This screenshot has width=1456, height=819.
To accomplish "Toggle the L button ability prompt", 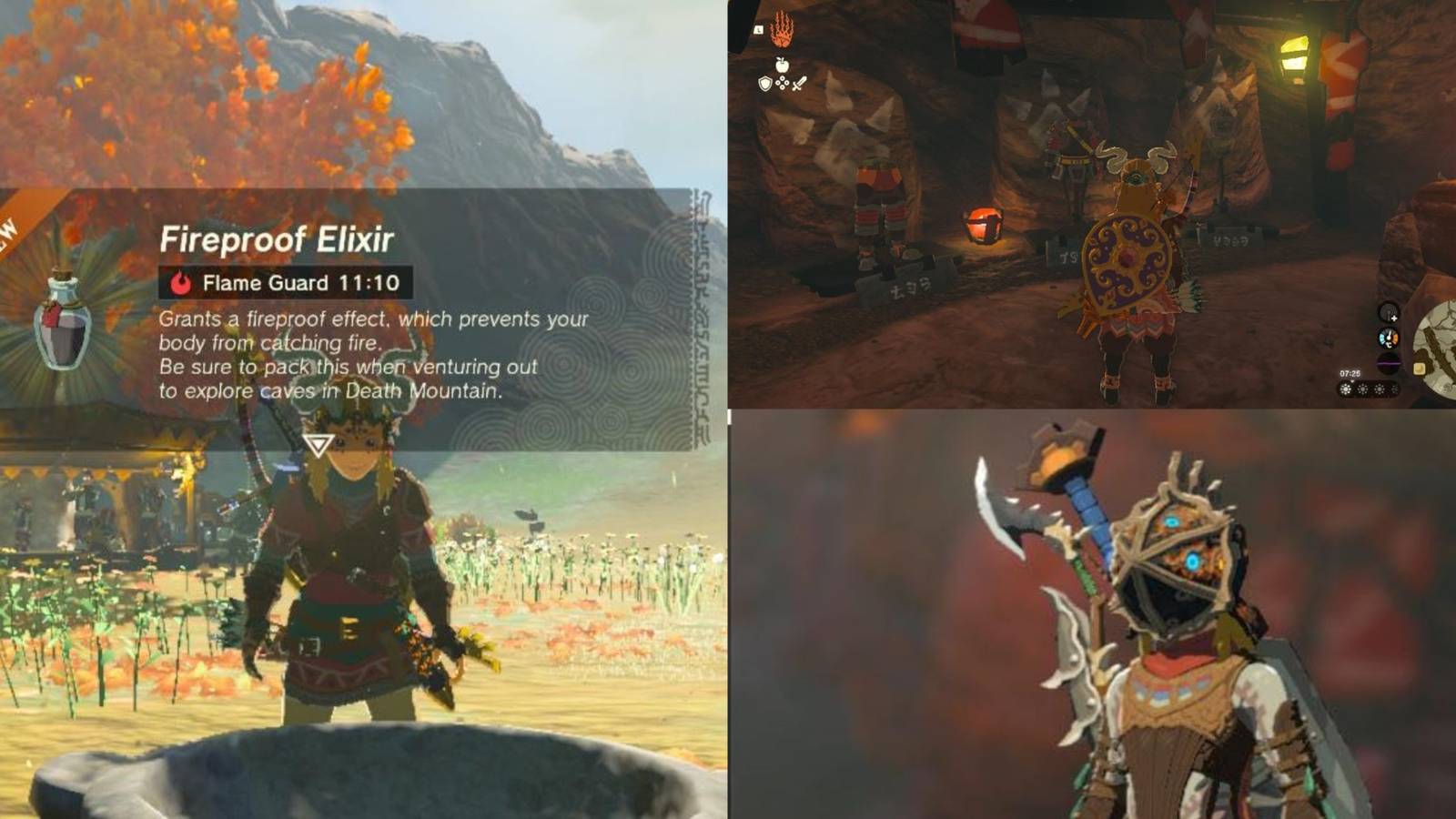I will 758,29.
